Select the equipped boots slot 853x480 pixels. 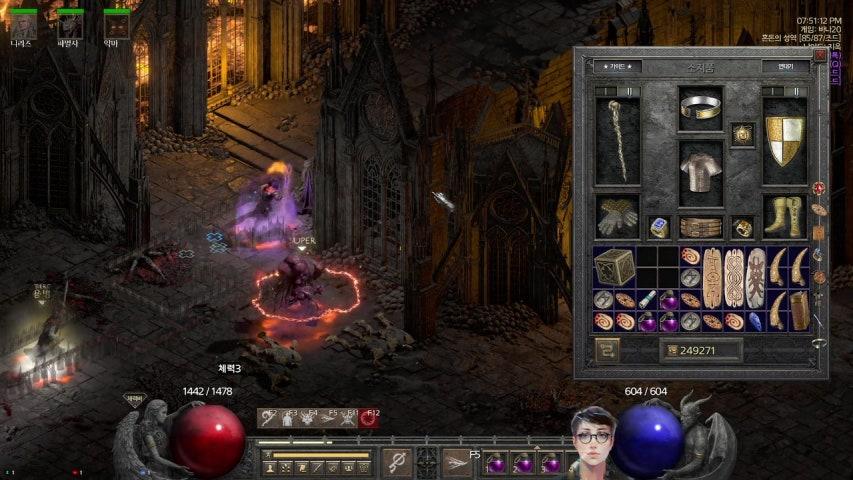pyautogui.click(x=784, y=215)
